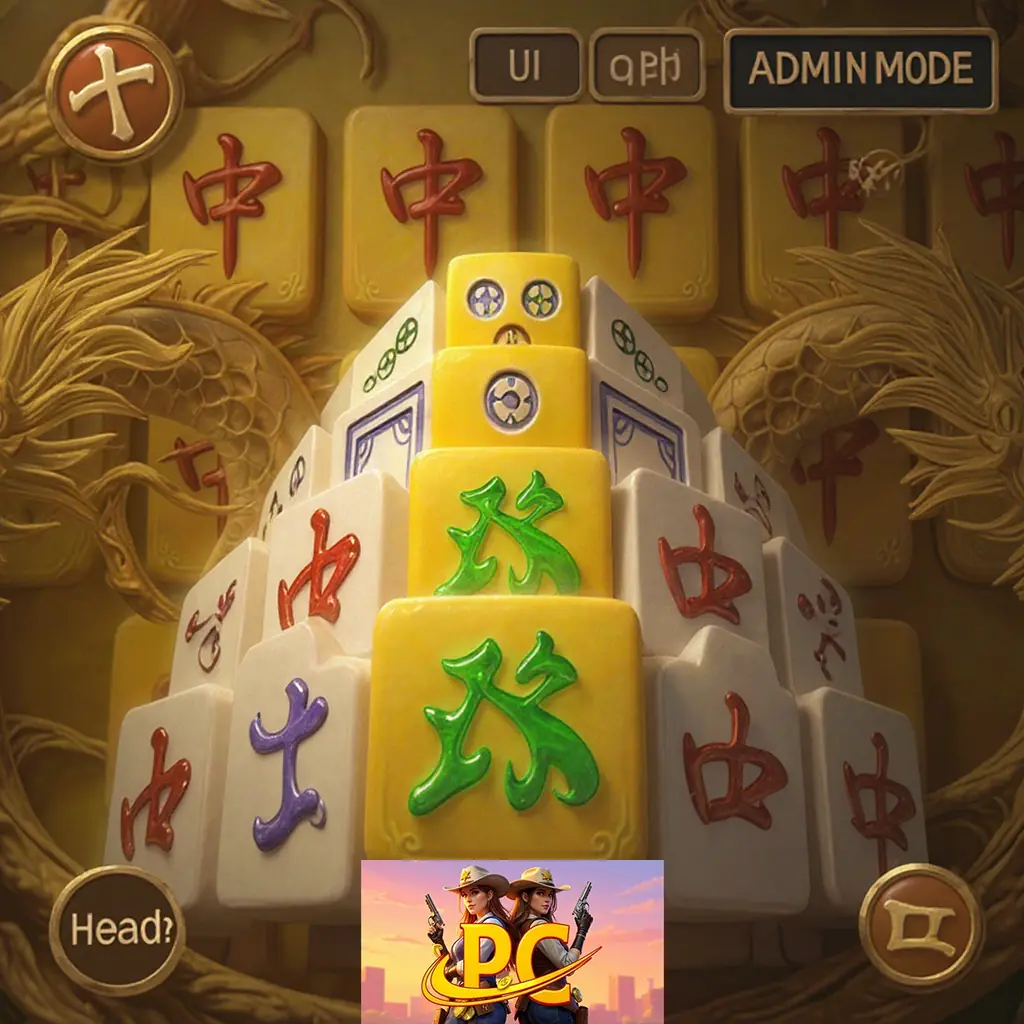Tap the round red cross icon

(x=115, y=93)
